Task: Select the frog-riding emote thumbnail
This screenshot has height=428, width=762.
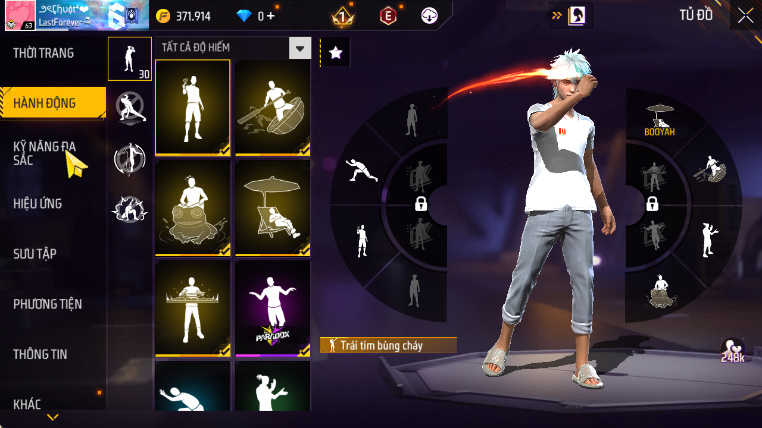Action: [x=193, y=206]
